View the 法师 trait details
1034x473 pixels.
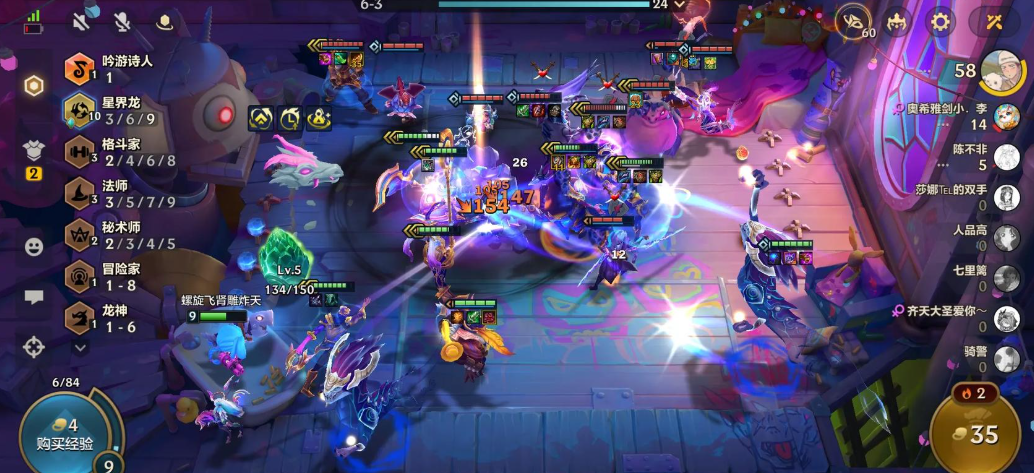tap(112, 193)
